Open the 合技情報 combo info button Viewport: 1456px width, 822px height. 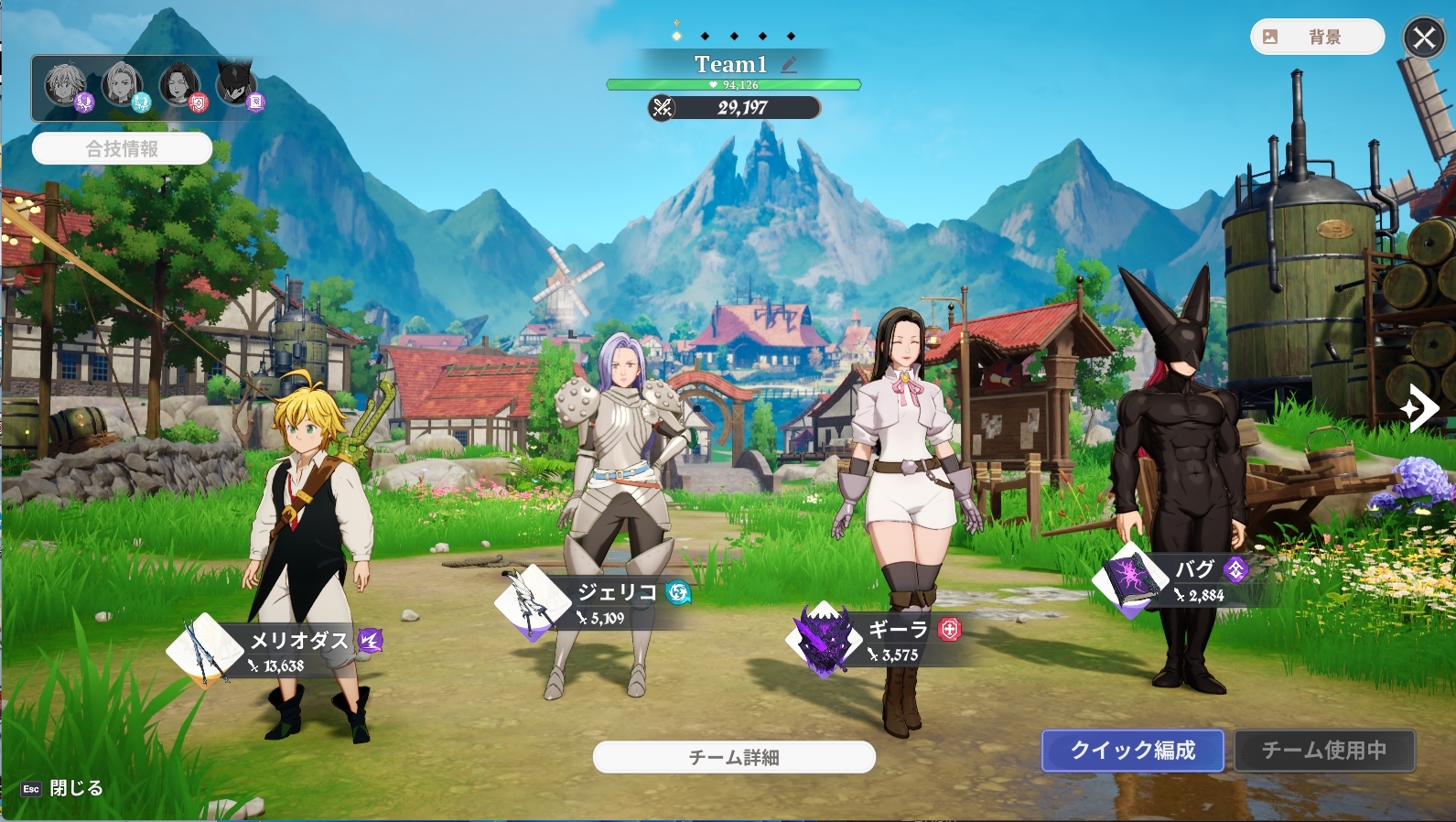(122, 148)
